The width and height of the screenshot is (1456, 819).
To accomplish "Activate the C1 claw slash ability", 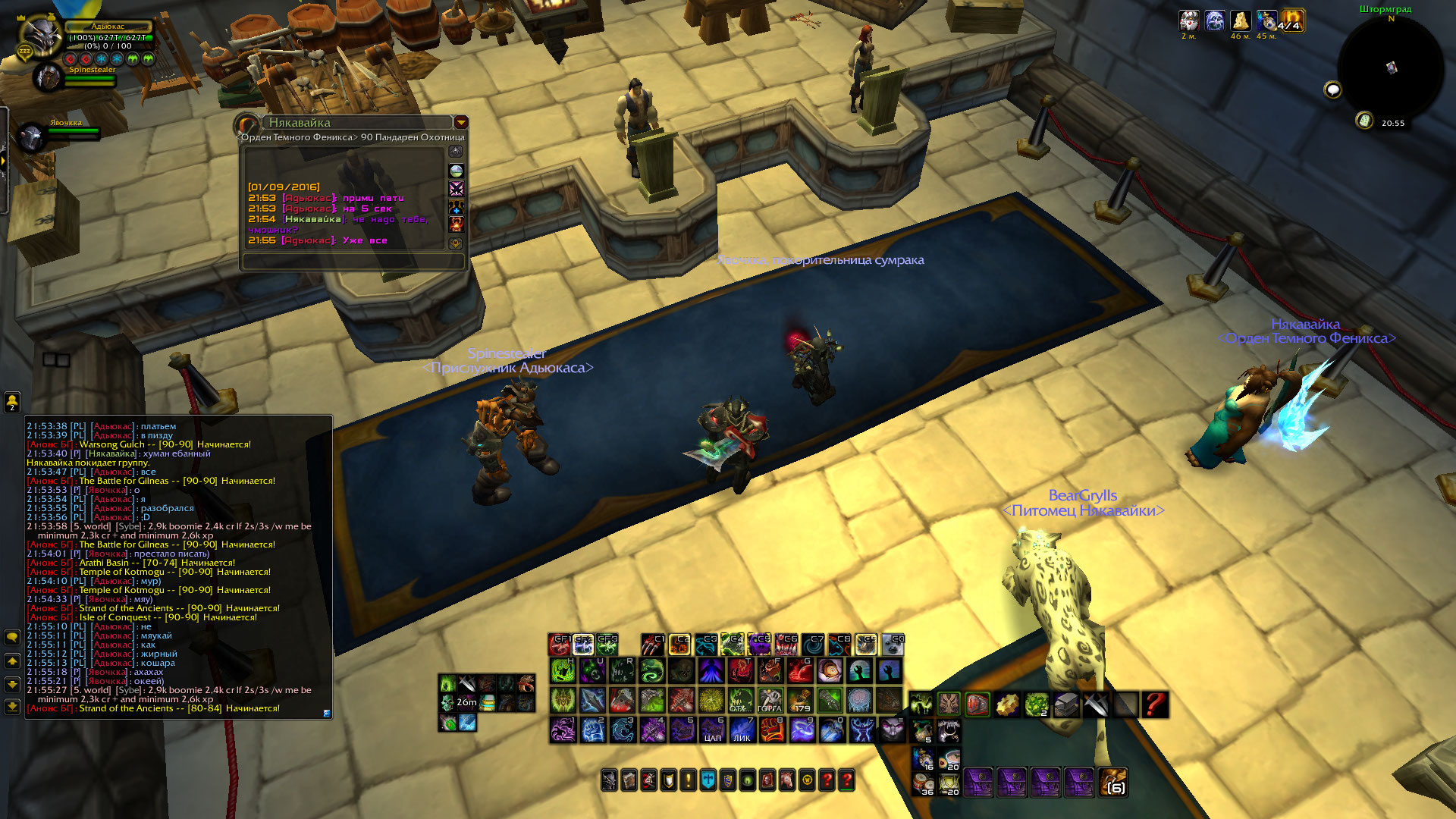I will point(652,645).
